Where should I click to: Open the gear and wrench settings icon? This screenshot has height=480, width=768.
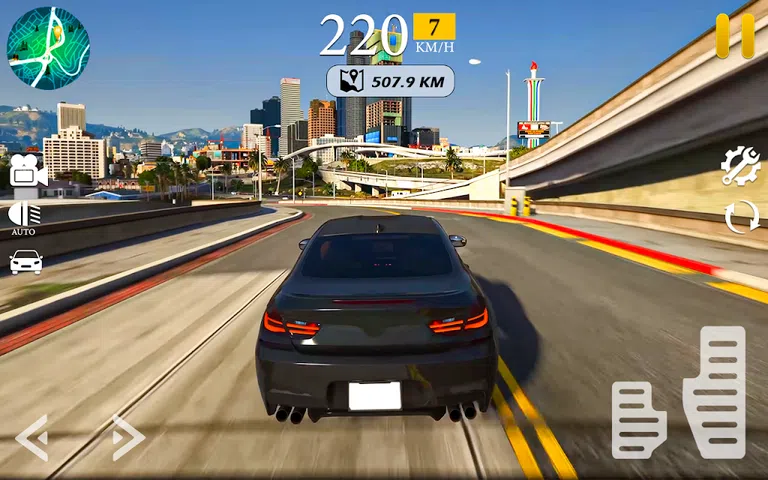[741, 166]
